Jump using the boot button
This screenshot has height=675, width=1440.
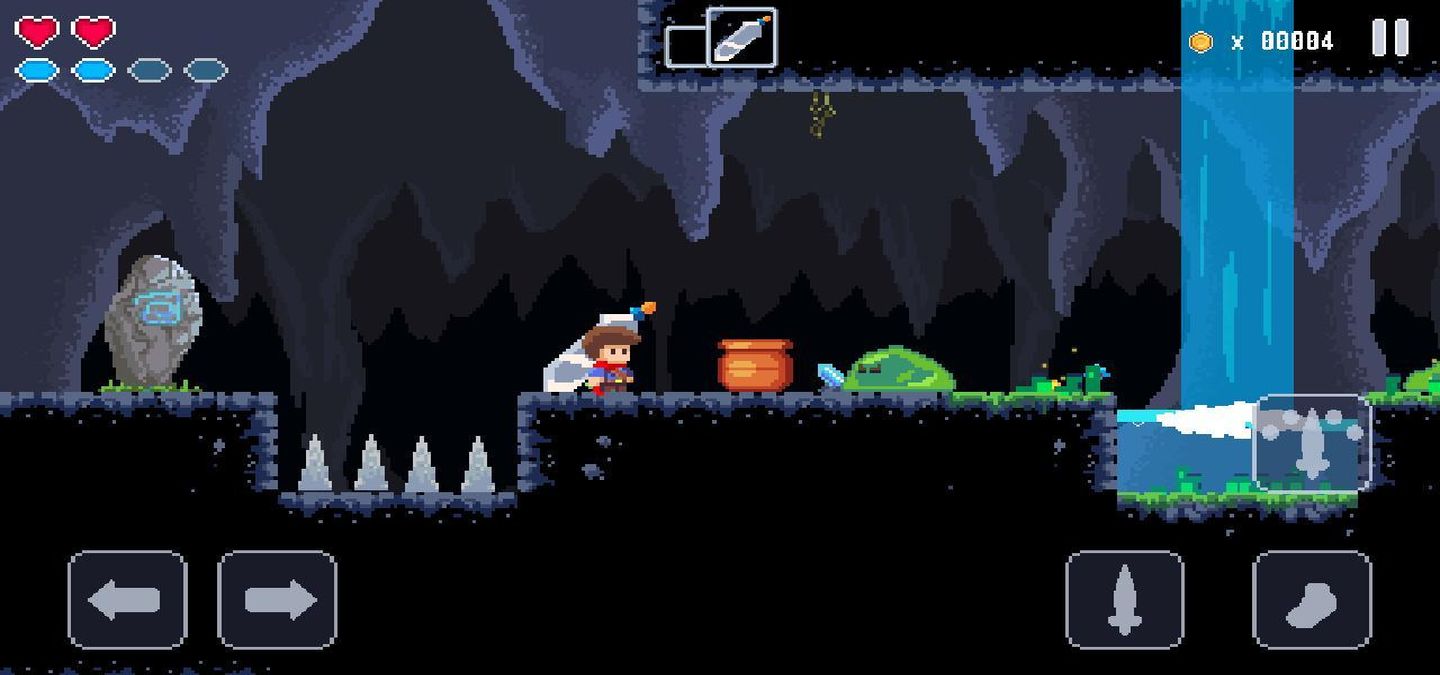coord(1311,600)
